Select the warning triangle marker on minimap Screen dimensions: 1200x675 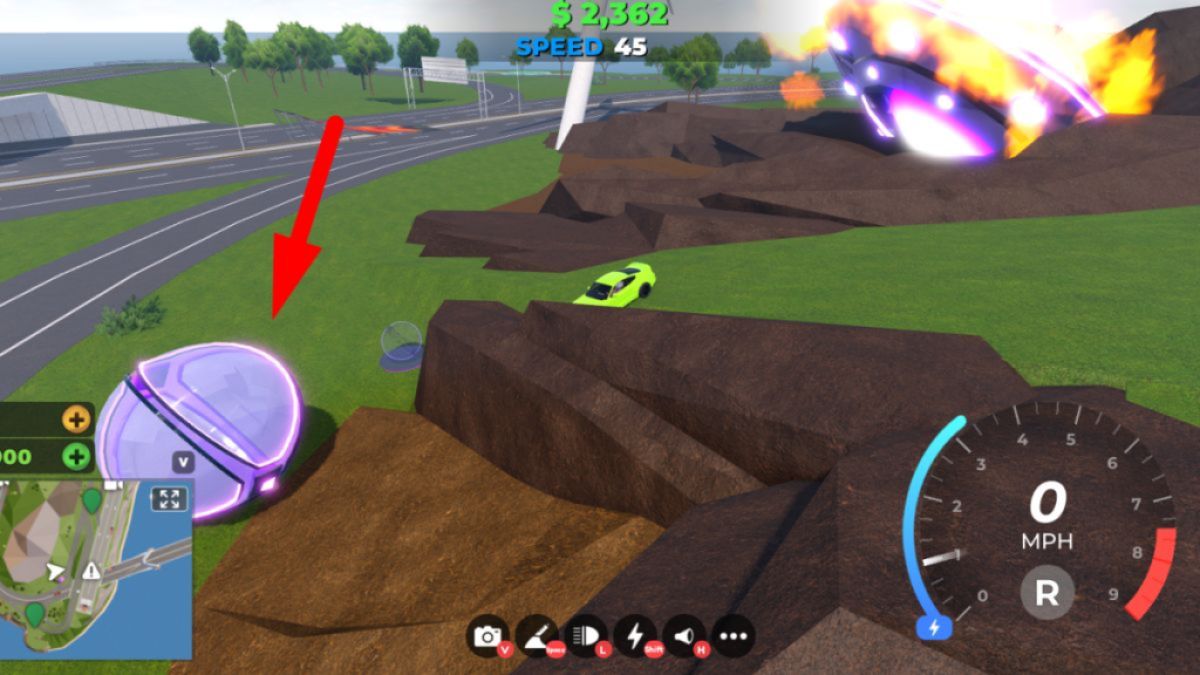click(x=92, y=571)
